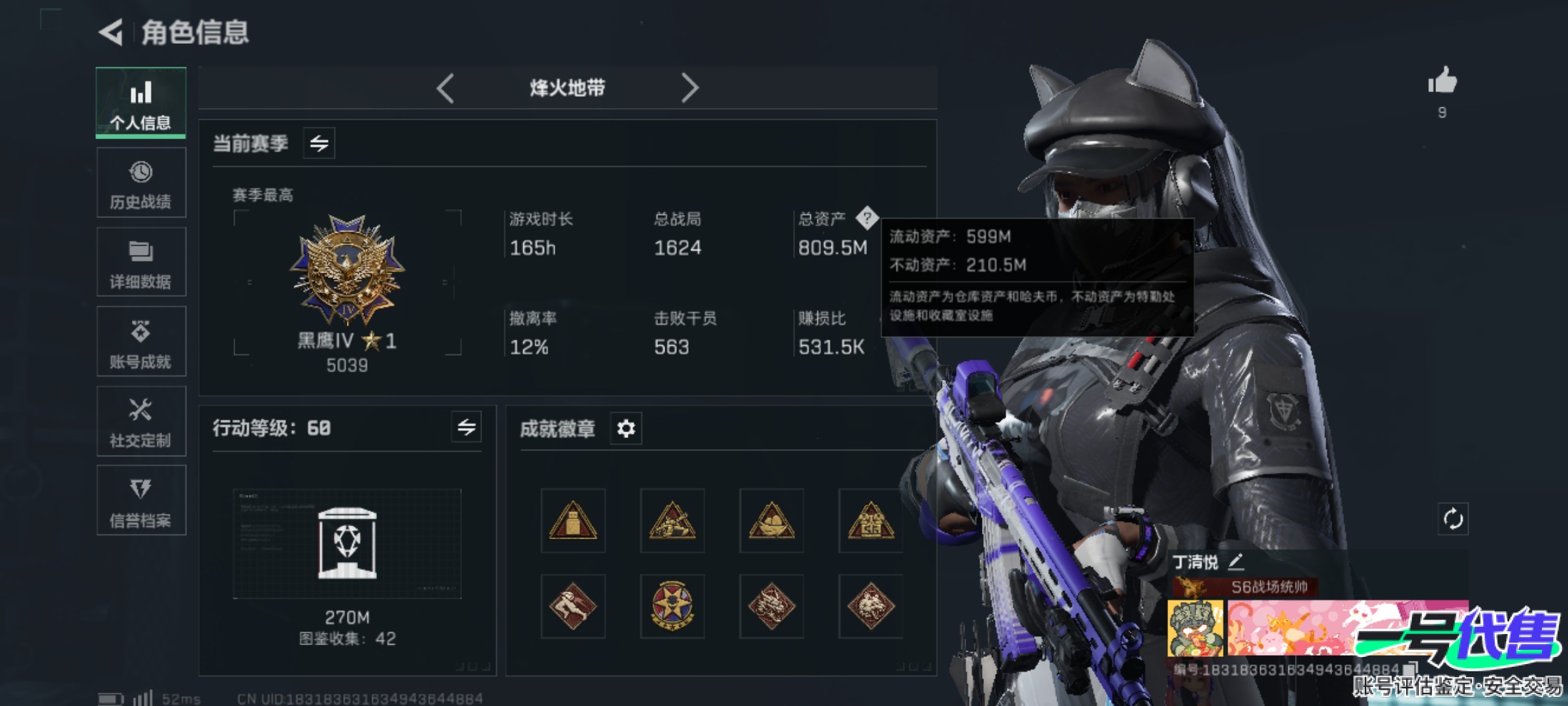The height and width of the screenshot is (706, 1568).
Task: Open the collection room display thumbnail
Action: (347, 544)
